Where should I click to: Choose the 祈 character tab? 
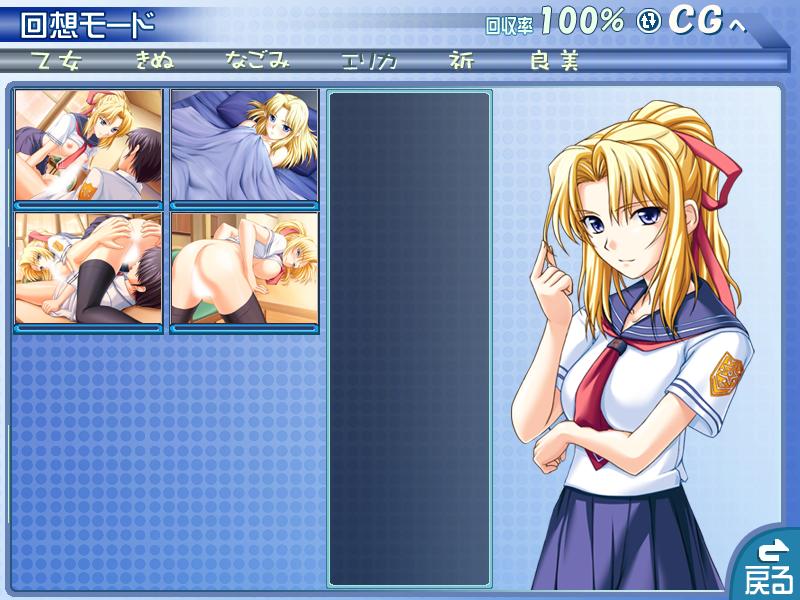[x=462, y=61]
